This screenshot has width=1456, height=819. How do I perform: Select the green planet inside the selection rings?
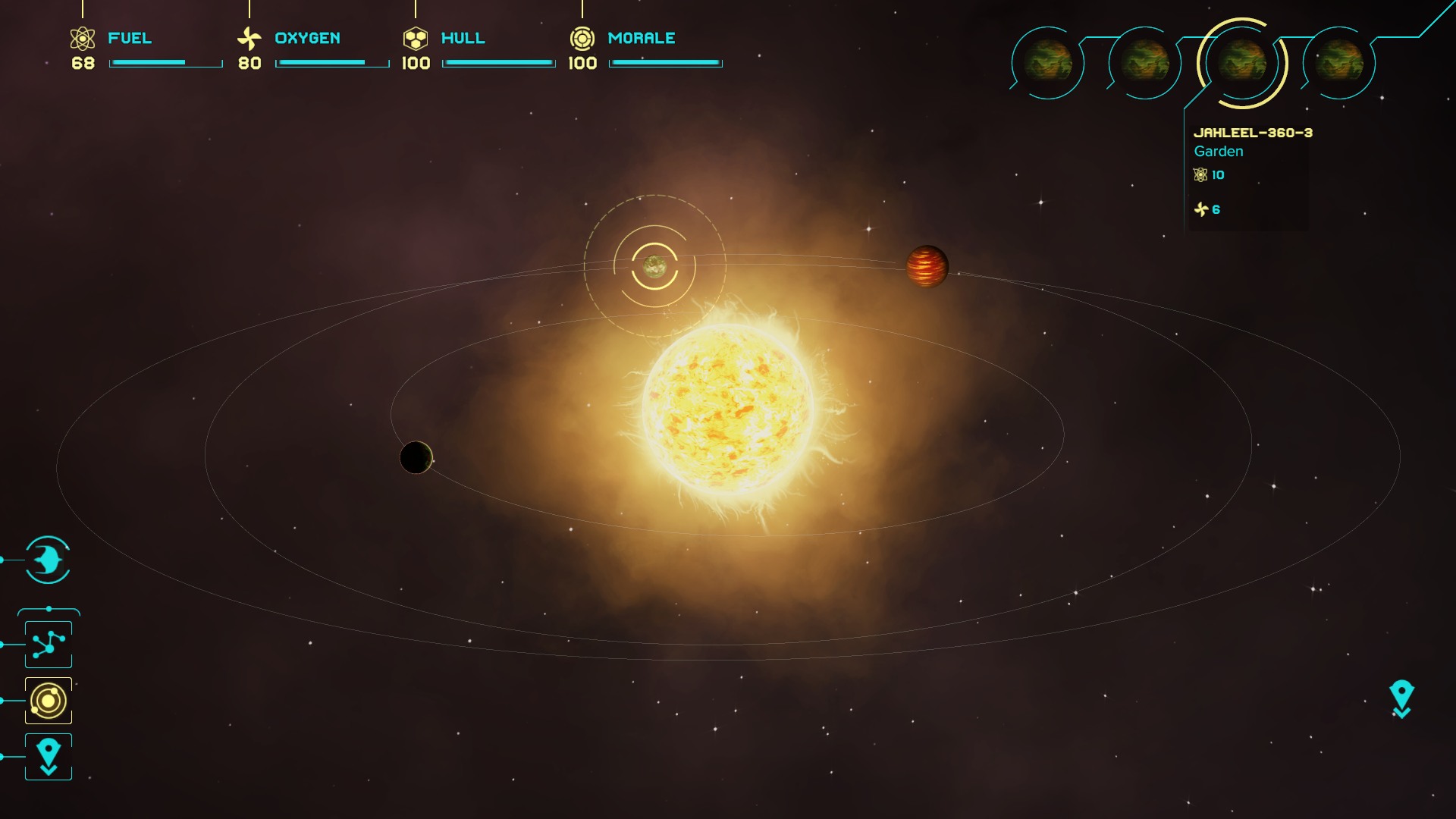(654, 267)
